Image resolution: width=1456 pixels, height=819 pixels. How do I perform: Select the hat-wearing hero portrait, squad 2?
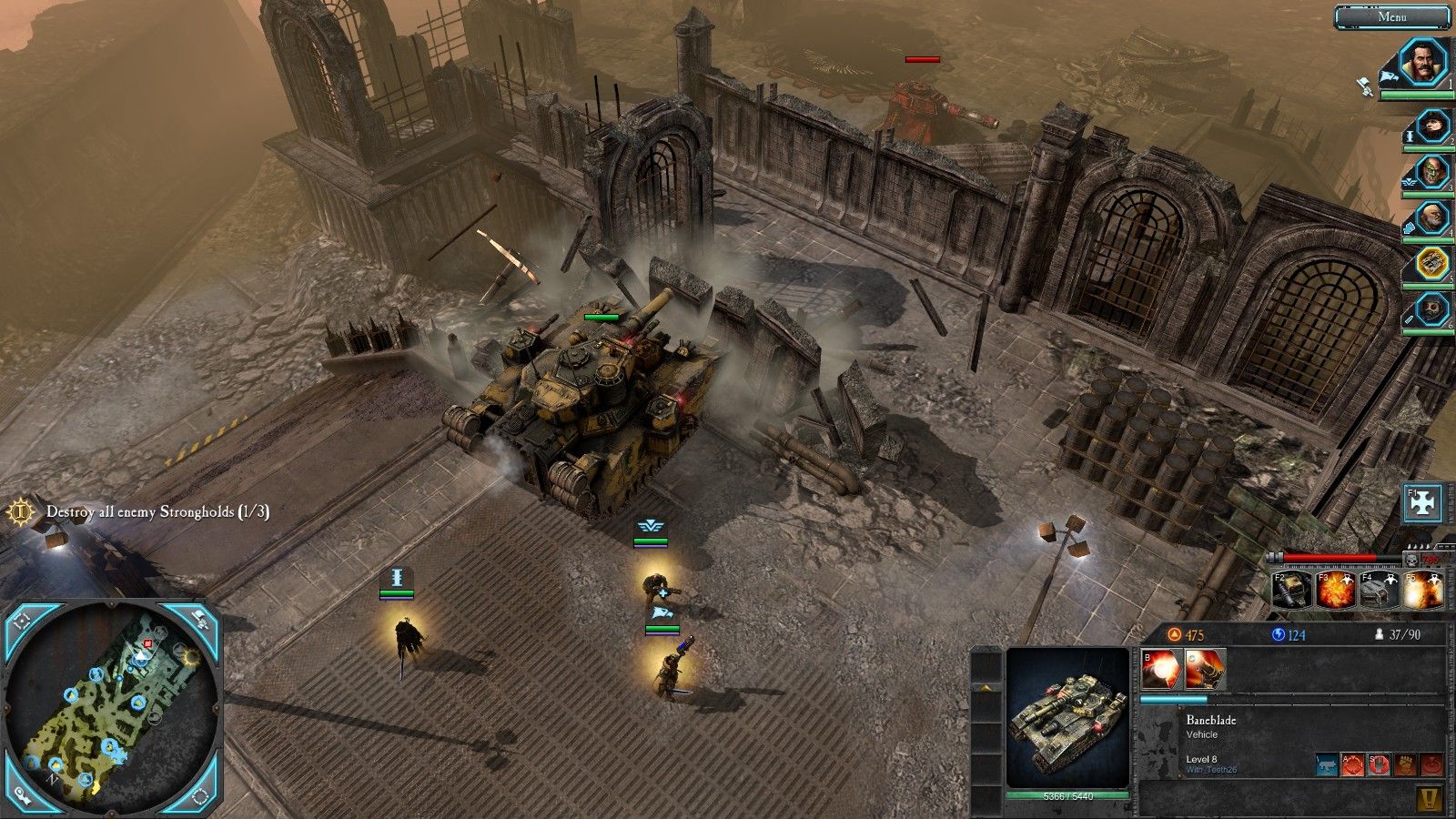point(1431,126)
